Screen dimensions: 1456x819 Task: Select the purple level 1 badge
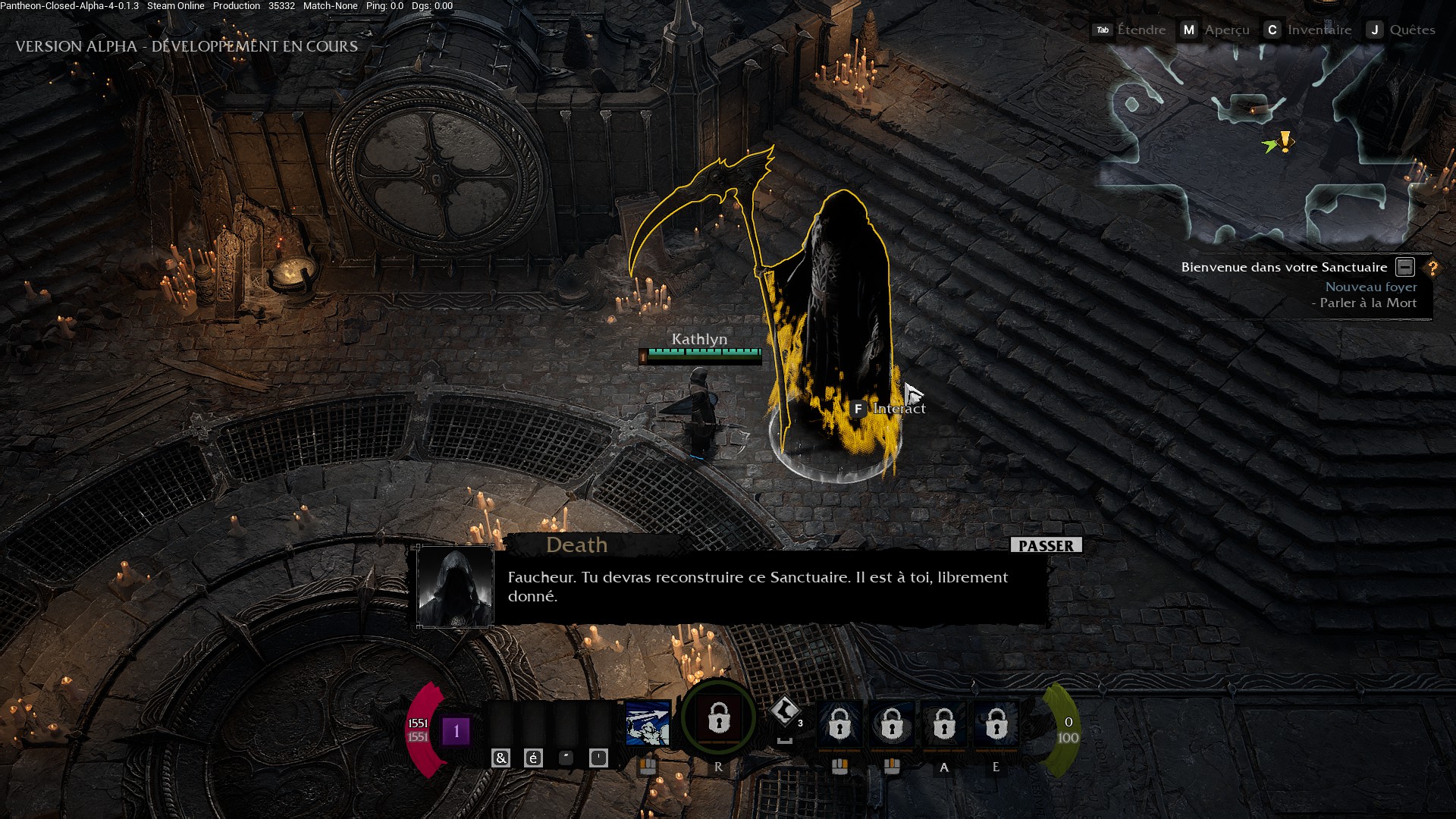[x=456, y=731]
